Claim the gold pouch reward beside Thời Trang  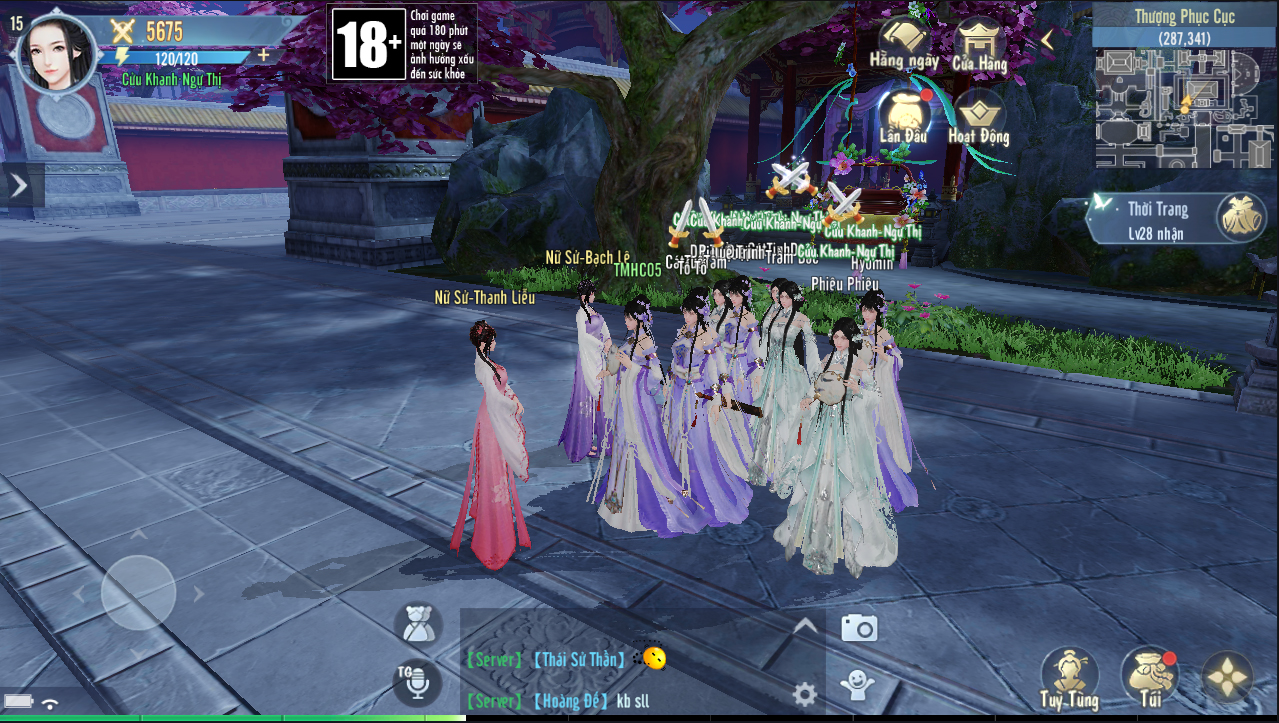point(1240,217)
